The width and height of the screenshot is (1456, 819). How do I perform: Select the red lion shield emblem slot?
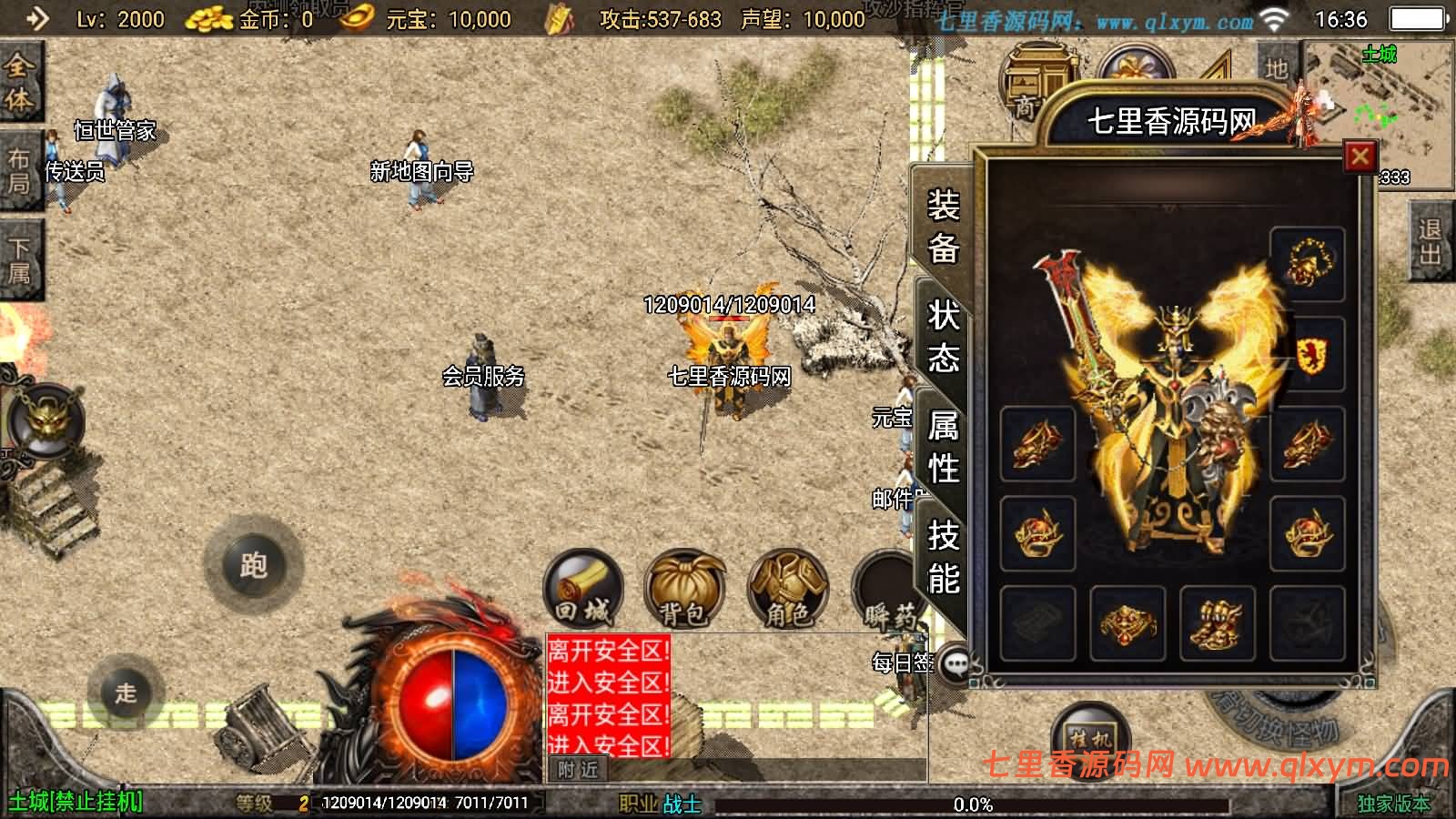(x=1307, y=354)
